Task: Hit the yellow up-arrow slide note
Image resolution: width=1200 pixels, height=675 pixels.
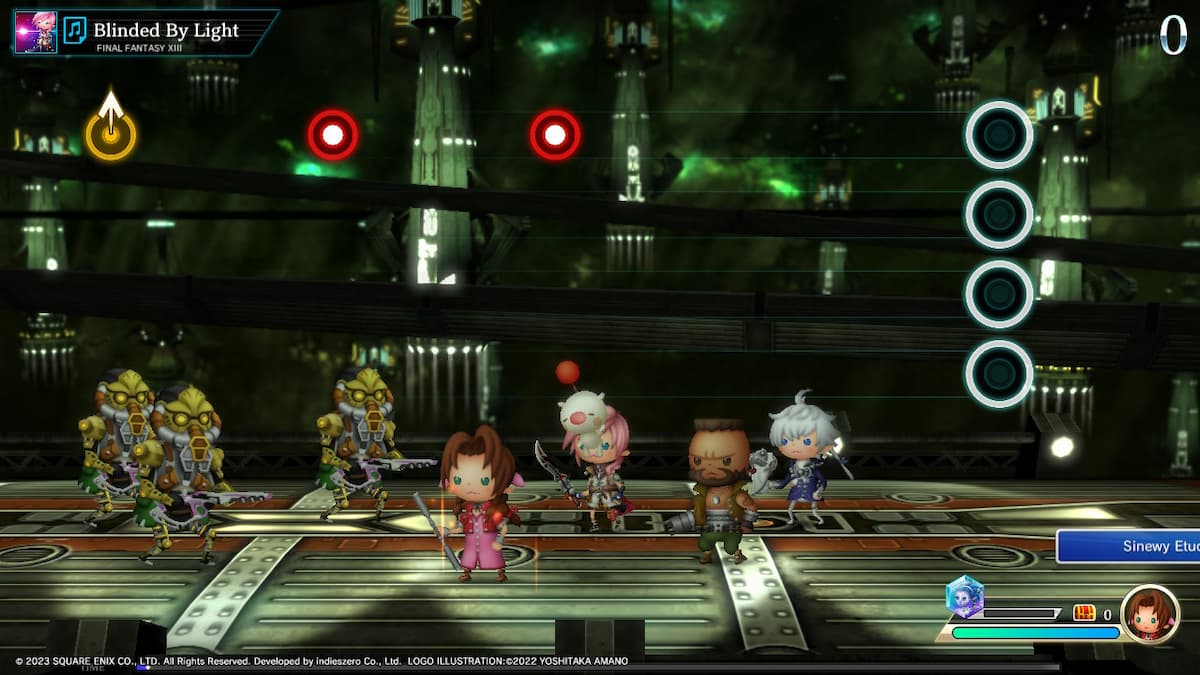Action: pos(110,134)
